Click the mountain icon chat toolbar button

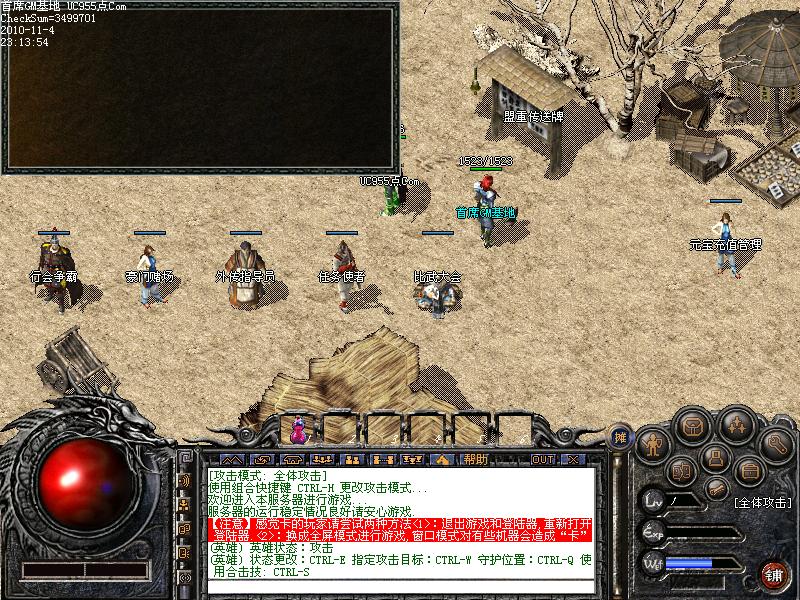[x=233, y=459]
